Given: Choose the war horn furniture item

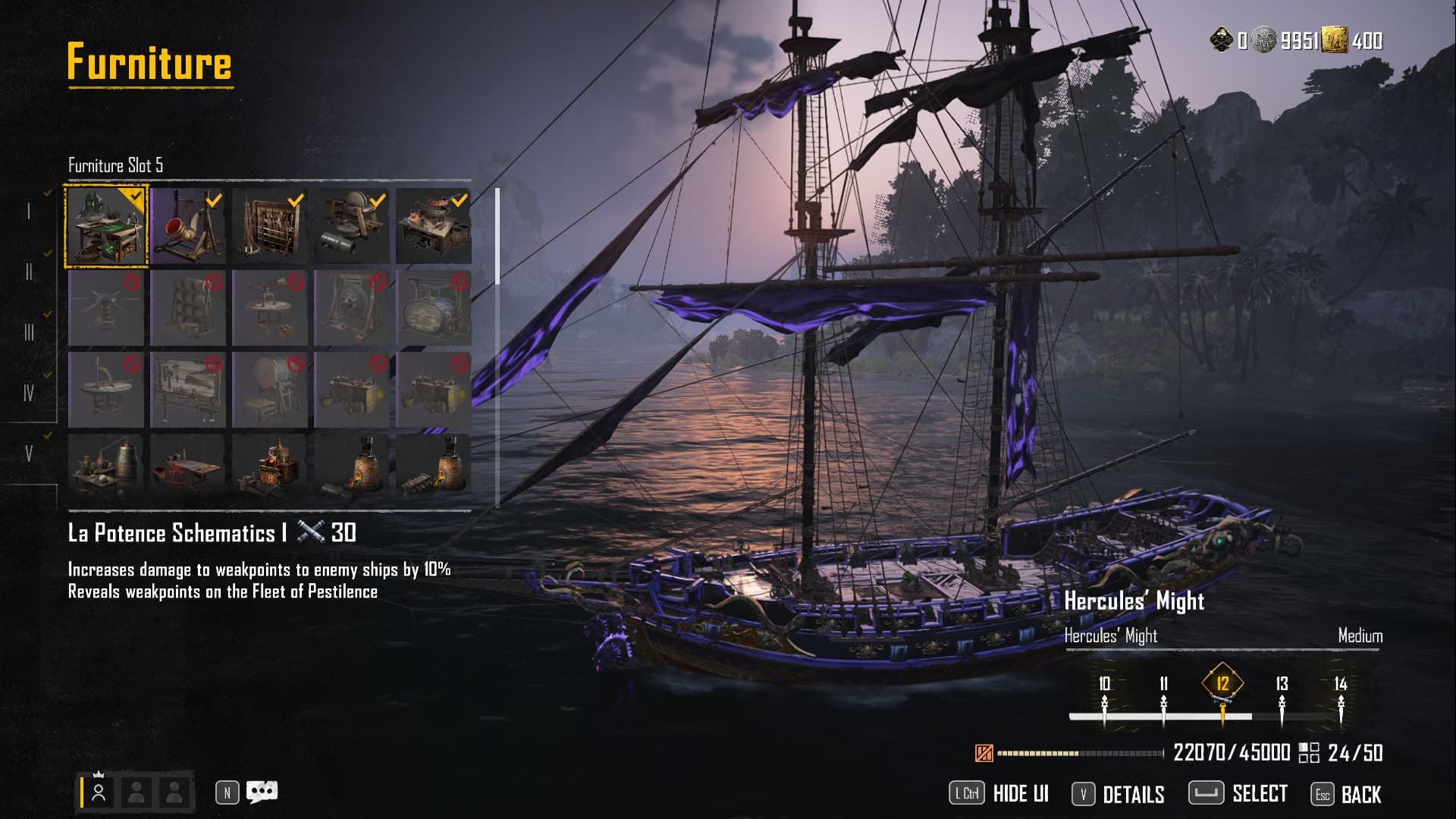Looking at the screenshot, I should [x=188, y=226].
